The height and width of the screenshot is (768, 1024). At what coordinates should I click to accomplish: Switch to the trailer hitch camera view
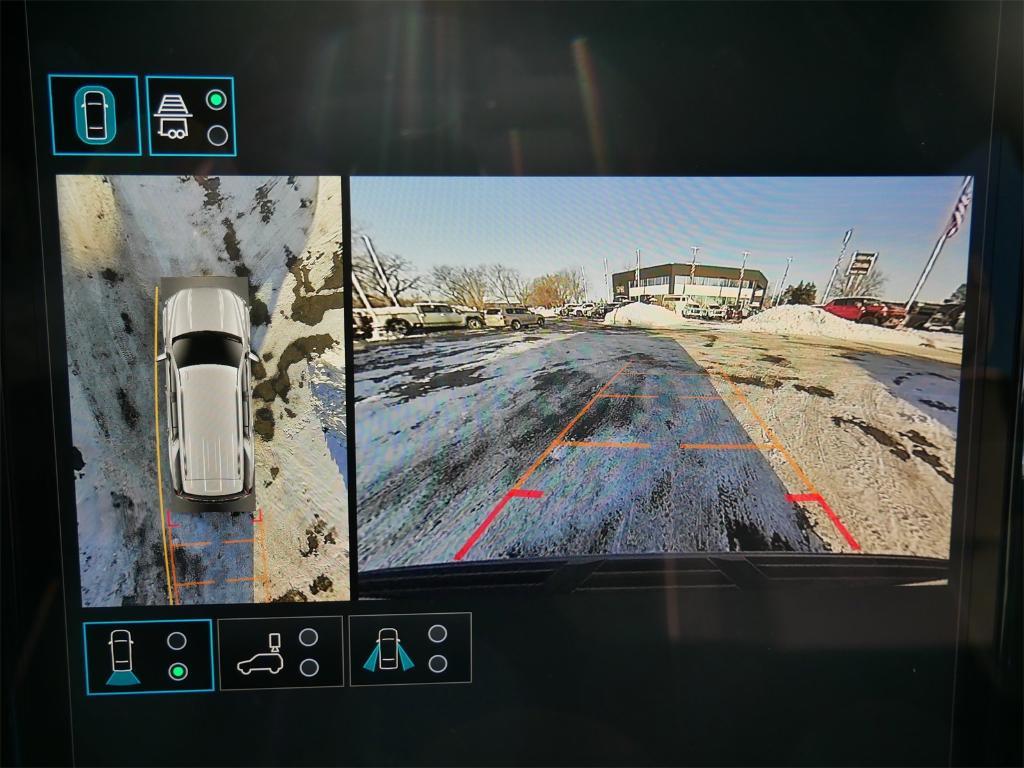click(191, 116)
